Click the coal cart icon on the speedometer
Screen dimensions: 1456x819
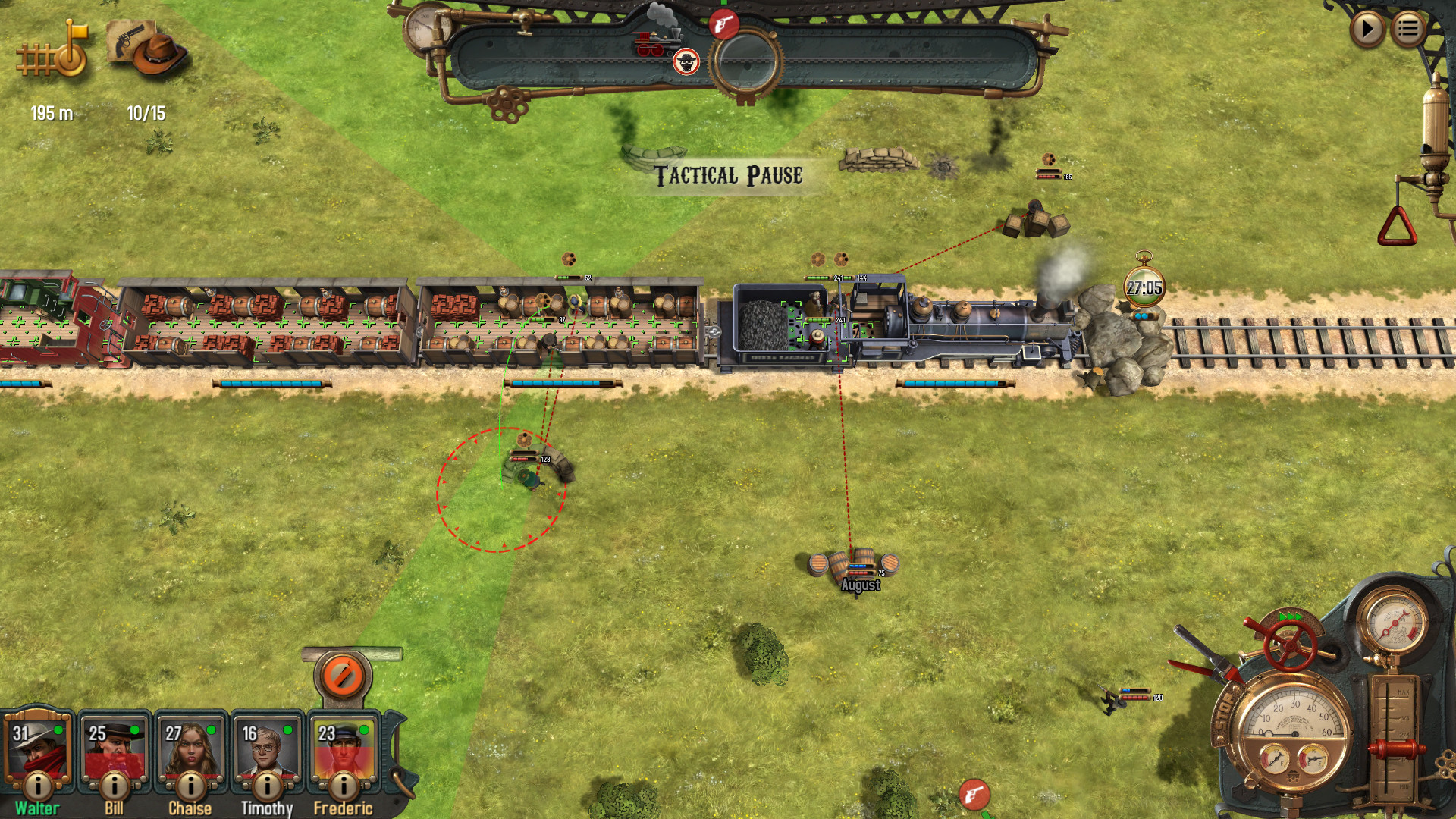1293,776
